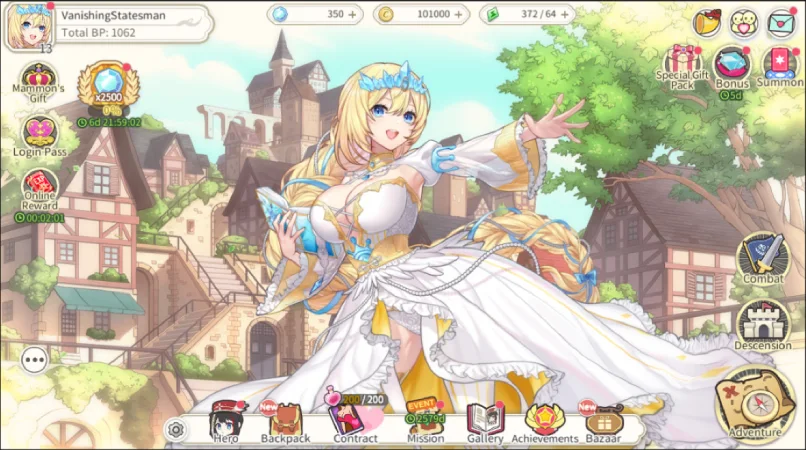Open the Online Reward
The width and height of the screenshot is (806, 450).
pyautogui.click(x=40, y=189)
